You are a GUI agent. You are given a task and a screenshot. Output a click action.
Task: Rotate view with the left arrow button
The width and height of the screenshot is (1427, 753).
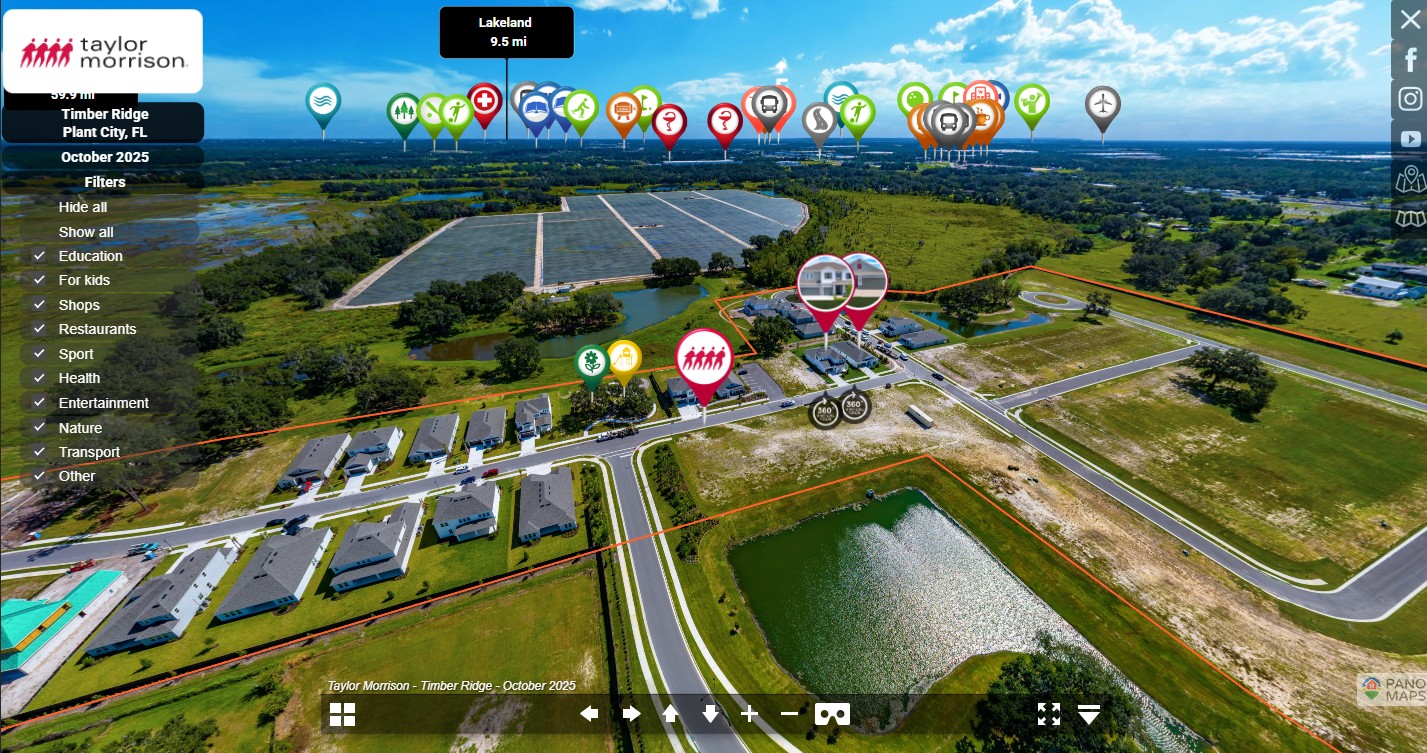click(589, 714)
